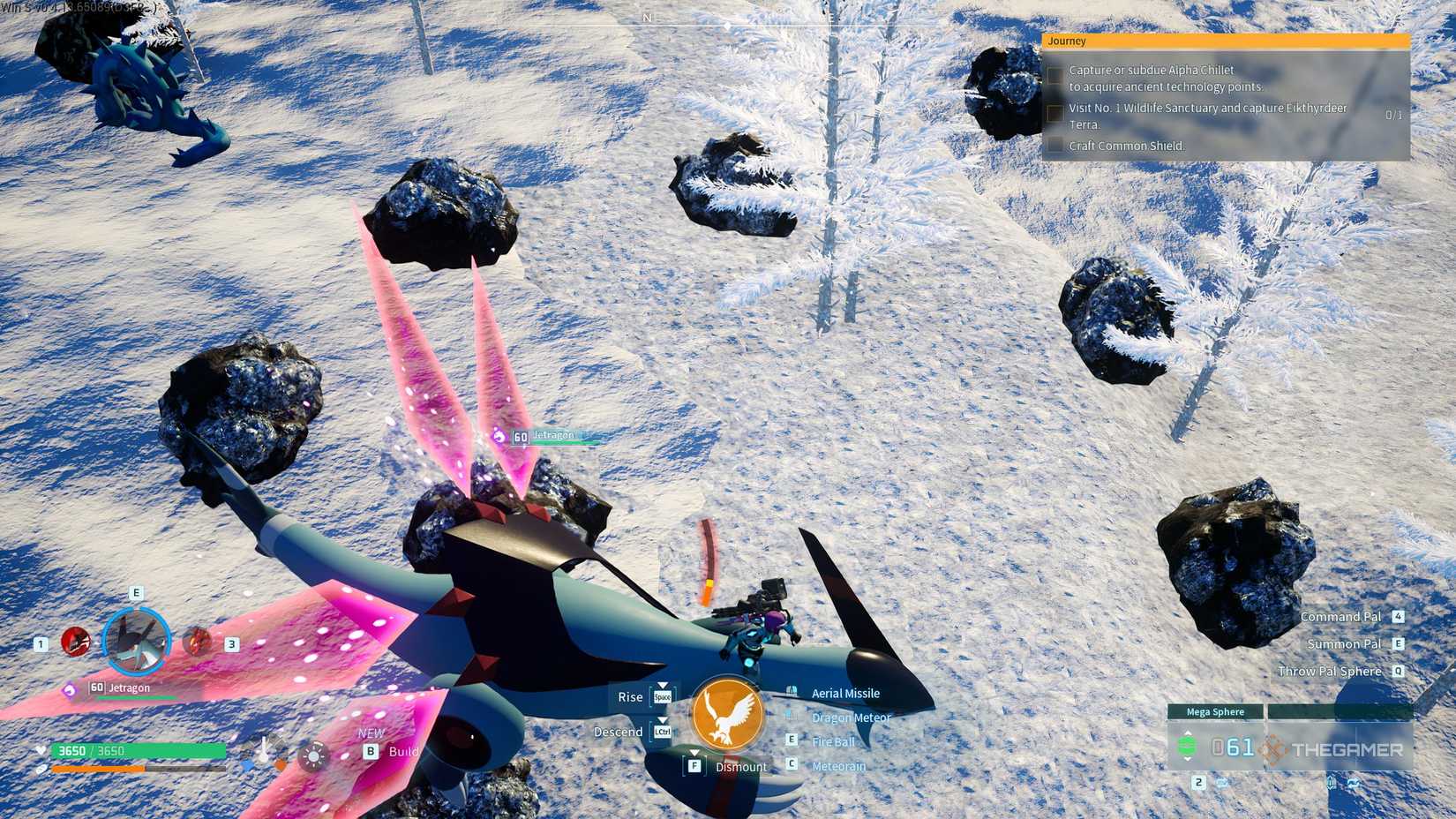Click the arrow above the Space Rise keybind
1456x819 pixels.
(x=663, y=686)
